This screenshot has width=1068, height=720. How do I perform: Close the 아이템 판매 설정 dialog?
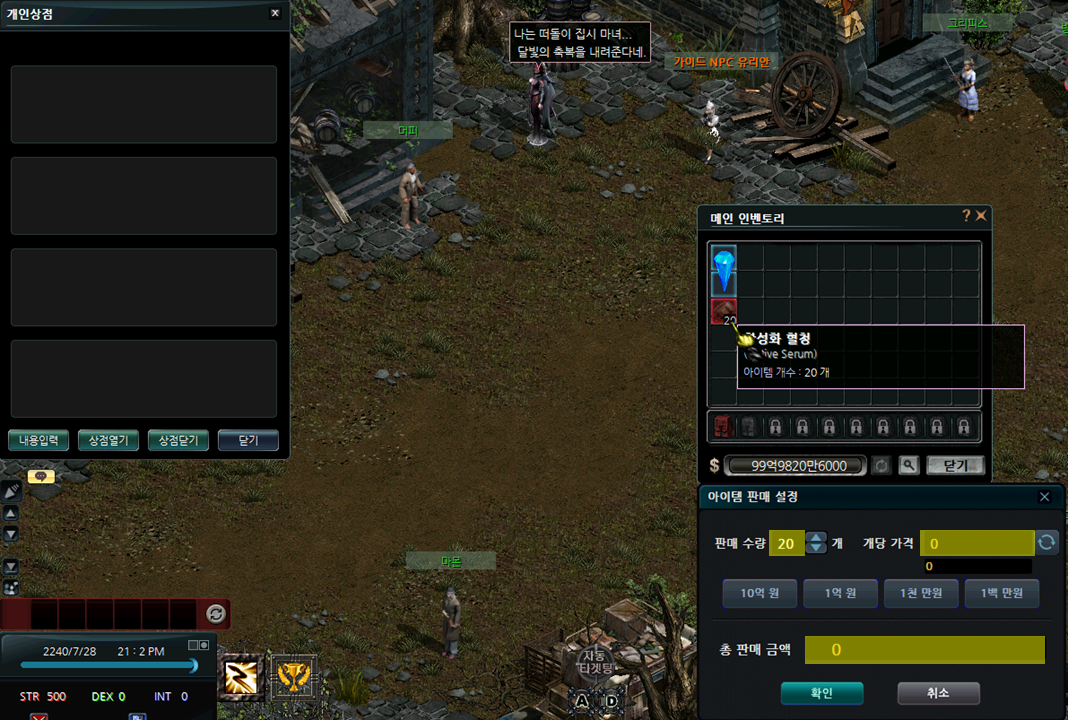pyautogui.click(x=1044, y=497)
